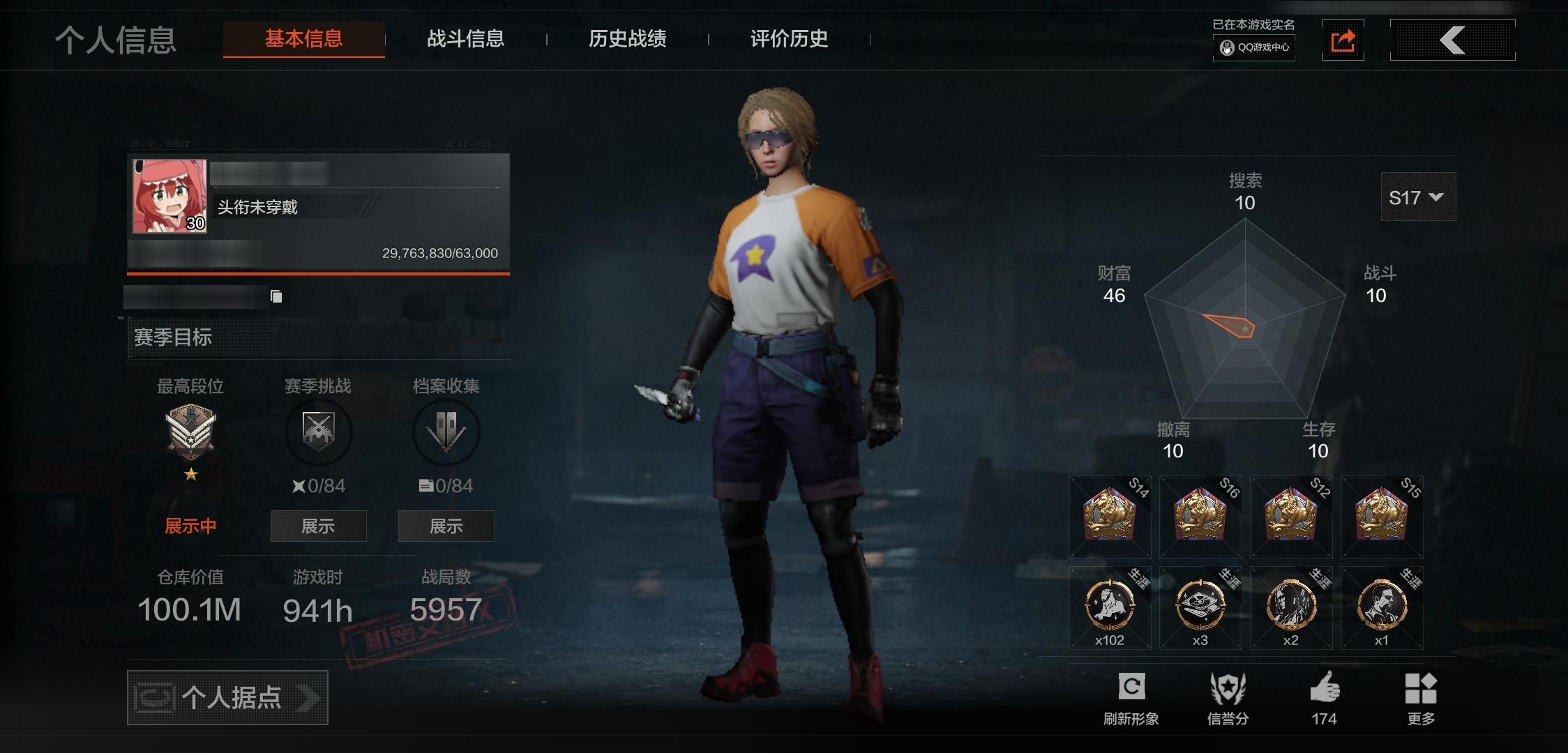The width and height of the screenshot is (1568, 753).
Task: Refresh appearance with 刷新形象
Action: point(1131,697)
